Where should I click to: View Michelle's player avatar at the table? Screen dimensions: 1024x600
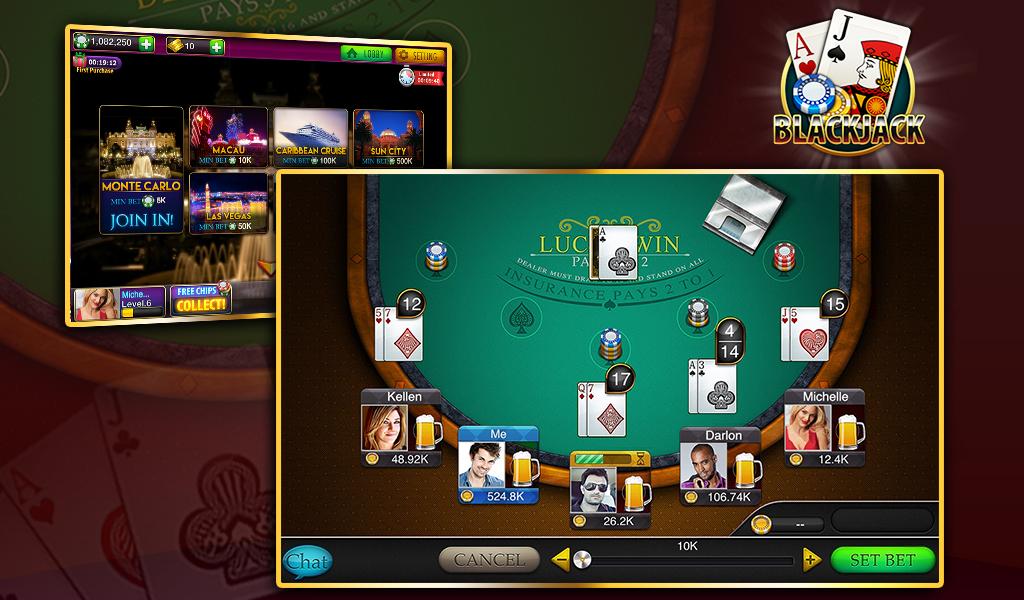click(x=808, y=428)
